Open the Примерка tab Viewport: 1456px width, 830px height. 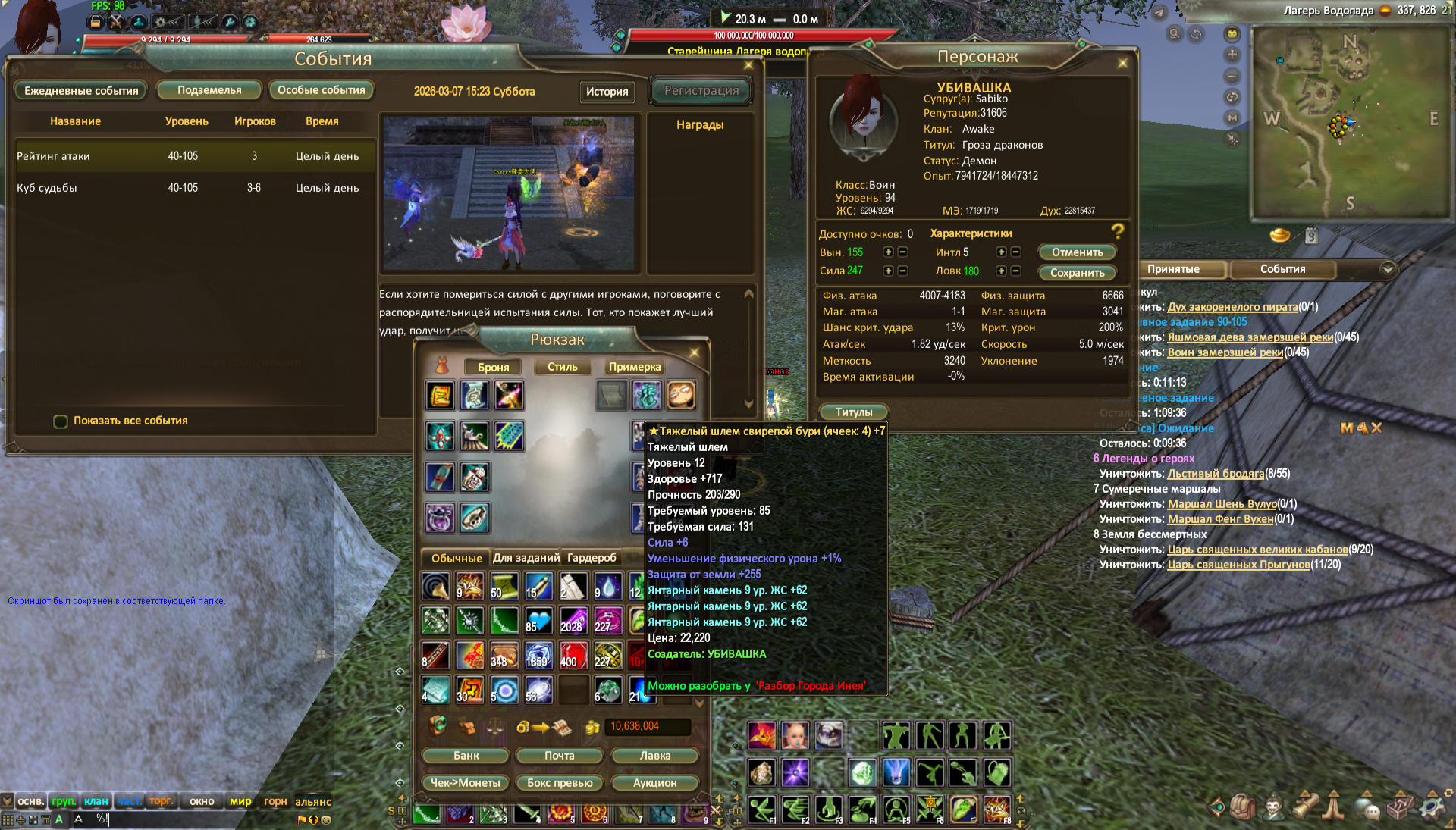[635, 367]
